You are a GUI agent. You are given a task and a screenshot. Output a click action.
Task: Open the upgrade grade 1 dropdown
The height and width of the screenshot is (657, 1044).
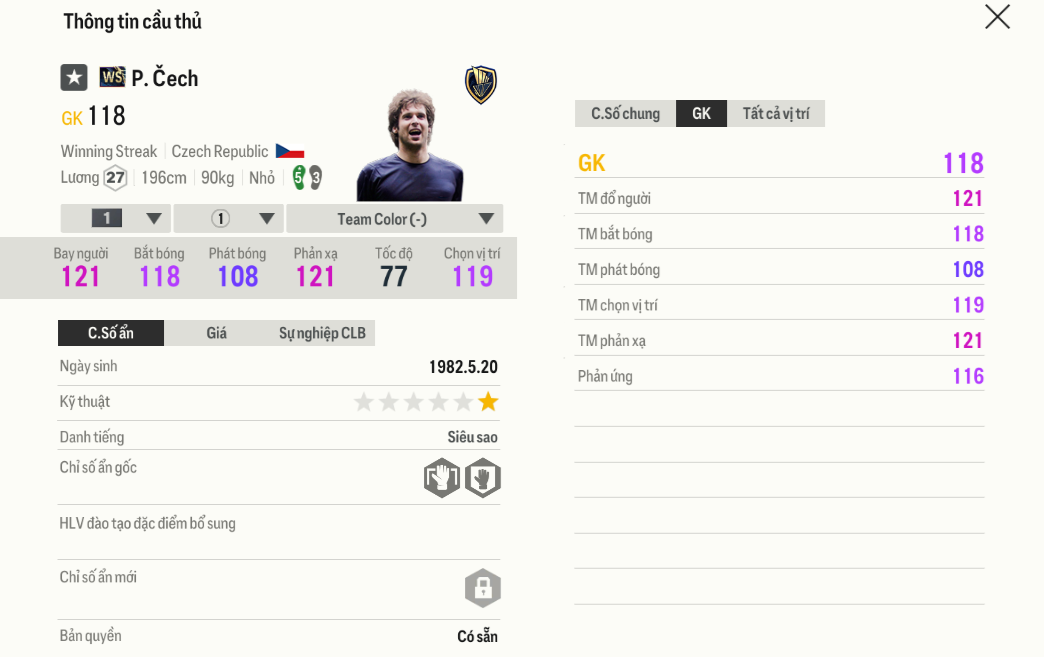point(115,219)
